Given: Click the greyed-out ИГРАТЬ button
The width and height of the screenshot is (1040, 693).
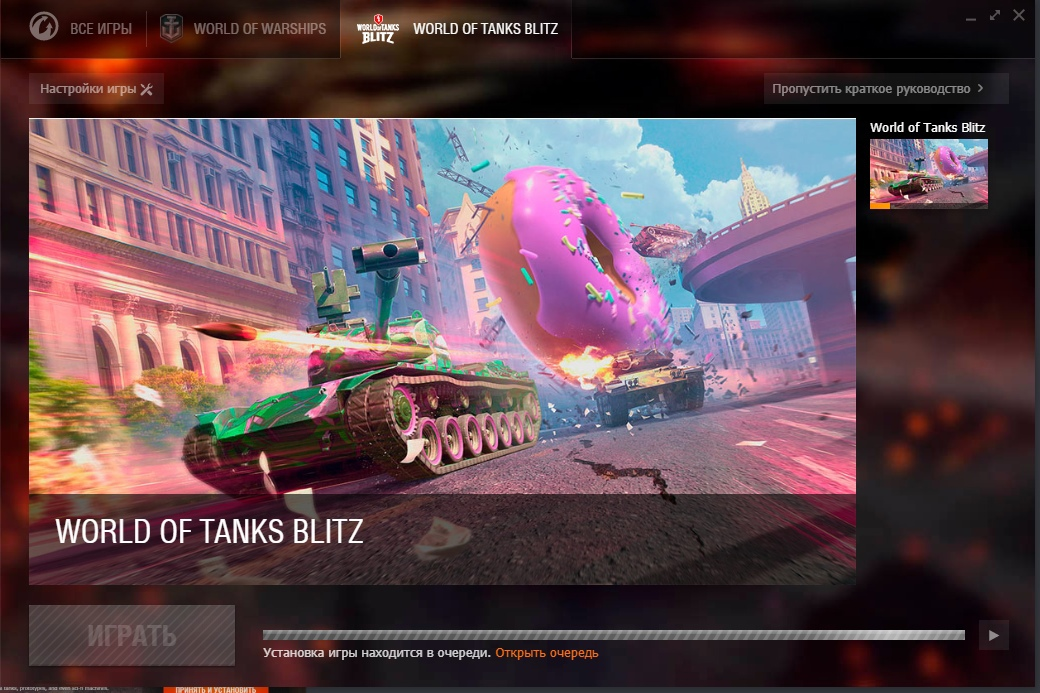Looking at the screenshot, I should pos(132,635).
